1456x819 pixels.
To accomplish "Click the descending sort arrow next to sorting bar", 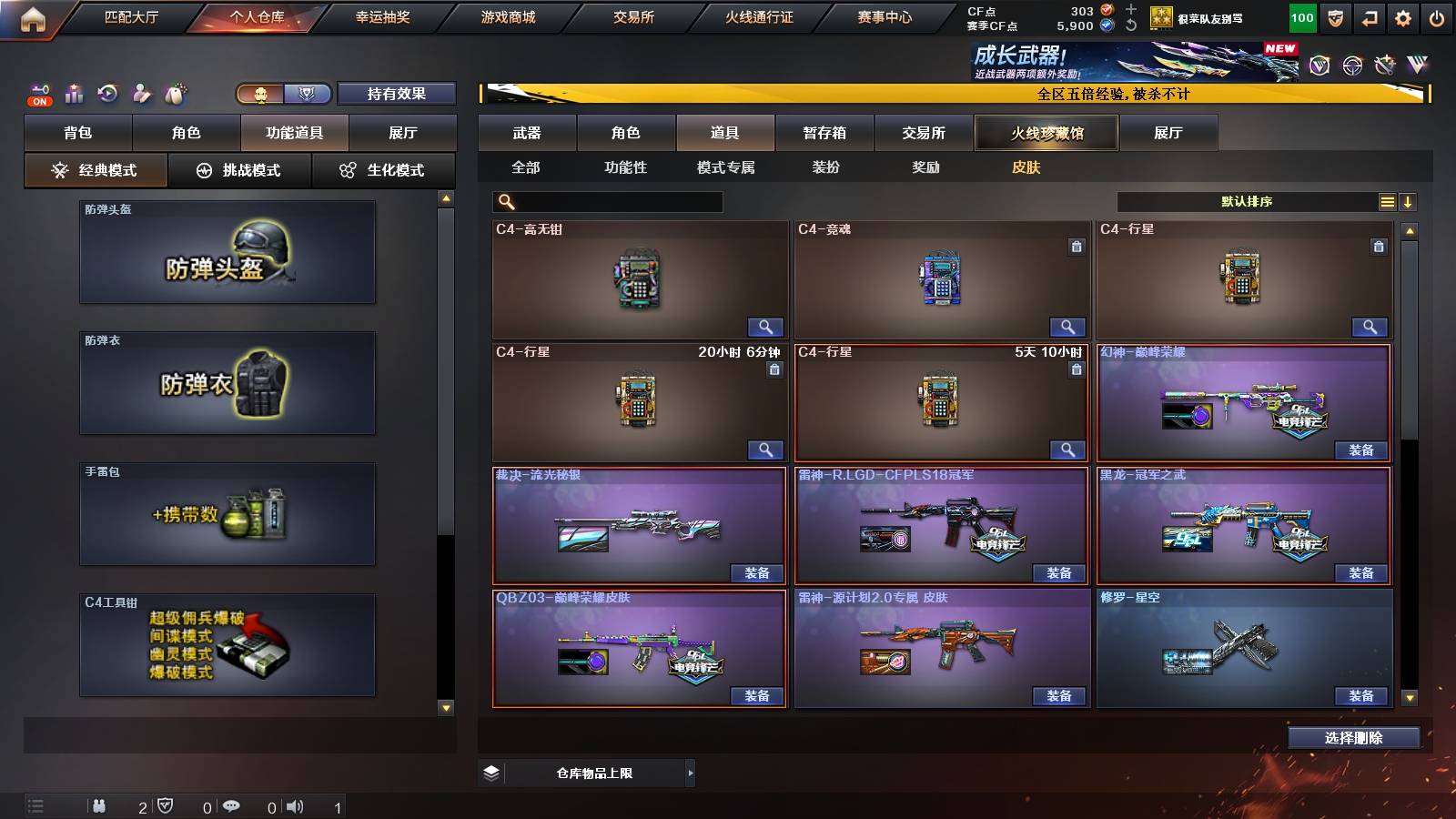I will tap(1409, 200).
